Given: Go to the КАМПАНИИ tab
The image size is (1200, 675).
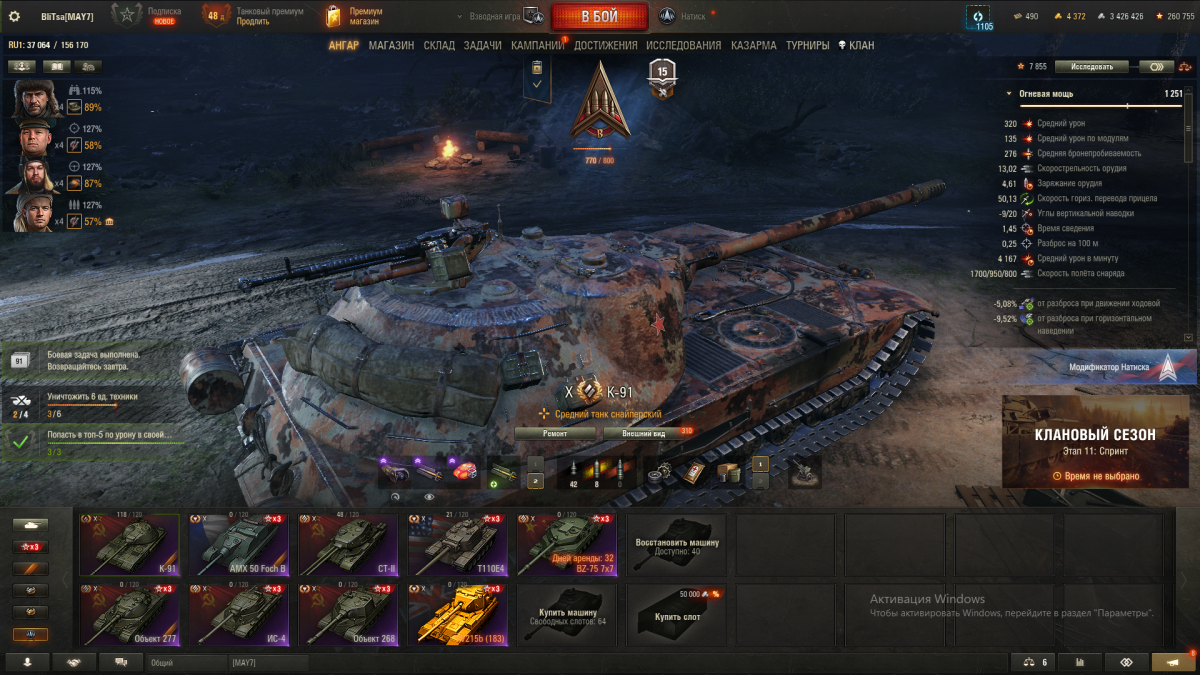Looking at the screenshot, I should click(538, 45).
